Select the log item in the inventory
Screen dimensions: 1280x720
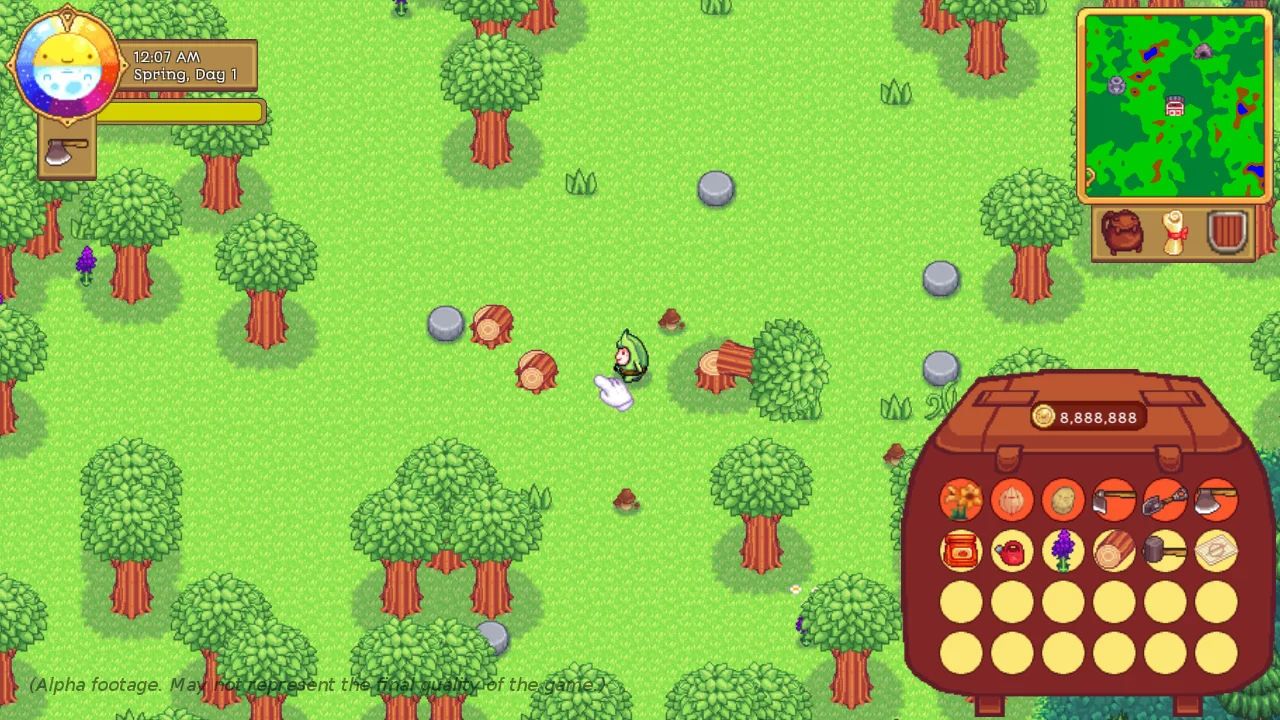(1113, 553)
